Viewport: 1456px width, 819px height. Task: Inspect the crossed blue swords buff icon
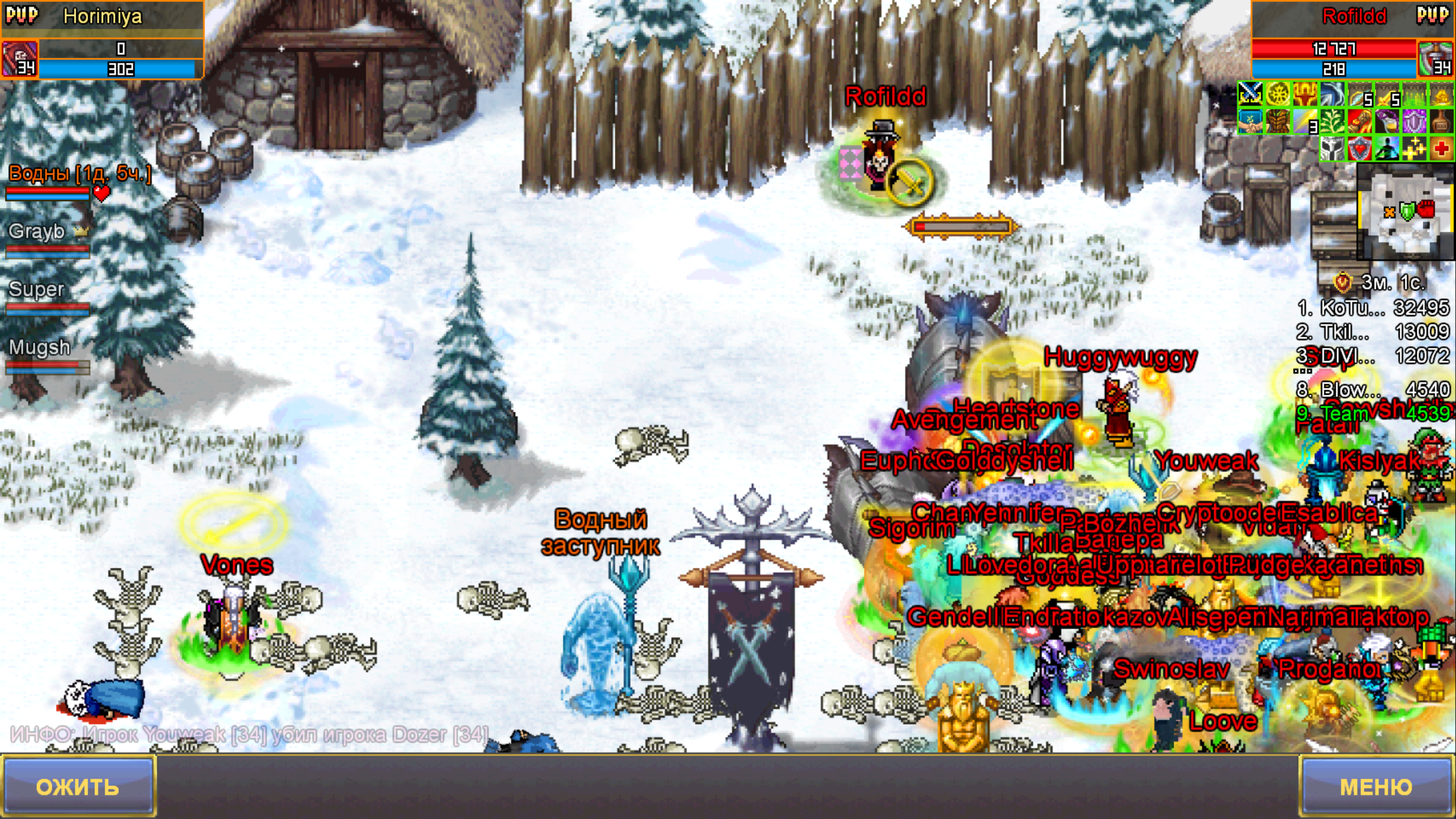pos(1251,94)
